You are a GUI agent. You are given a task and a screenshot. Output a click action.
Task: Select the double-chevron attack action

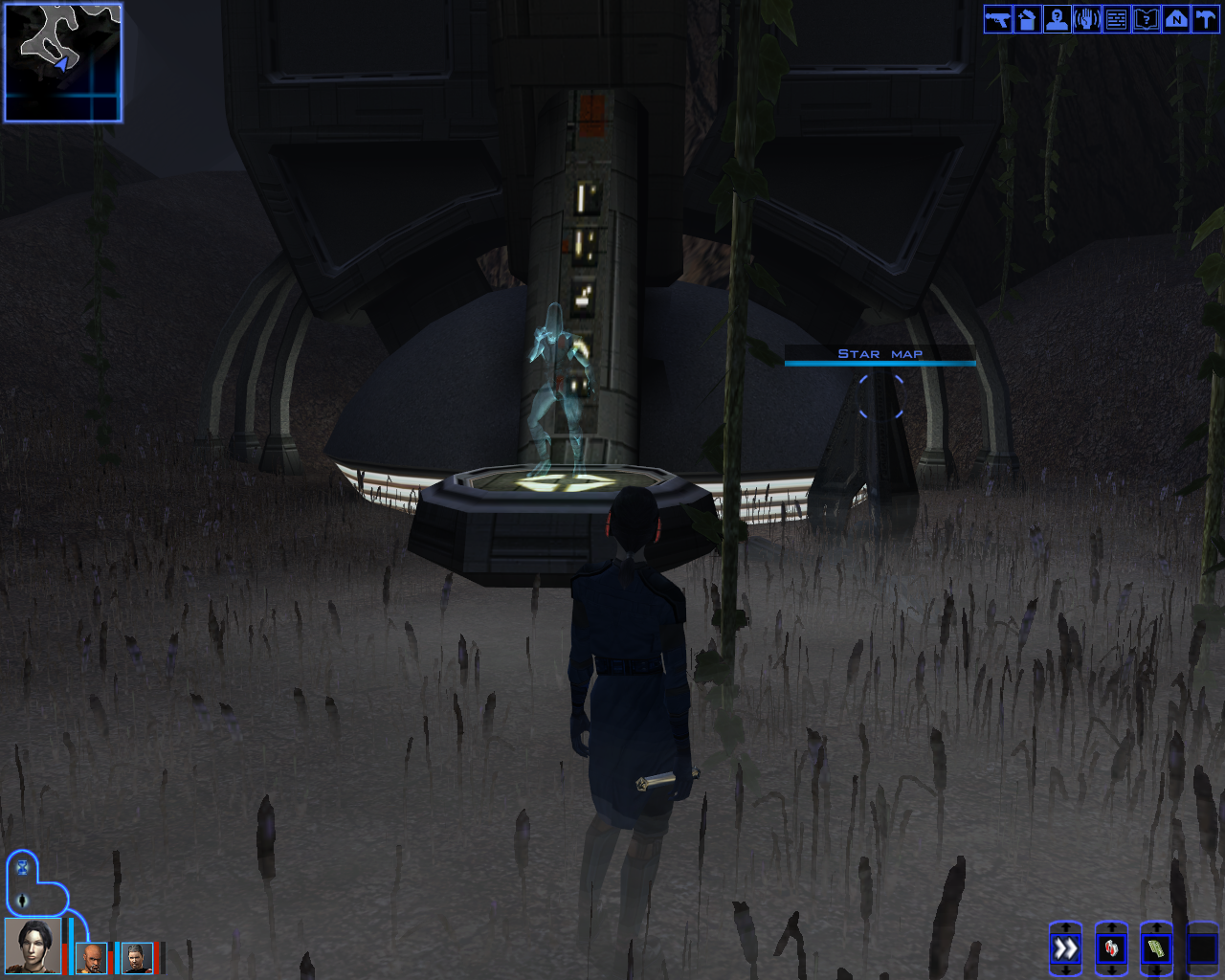[x=1065, y=949]
